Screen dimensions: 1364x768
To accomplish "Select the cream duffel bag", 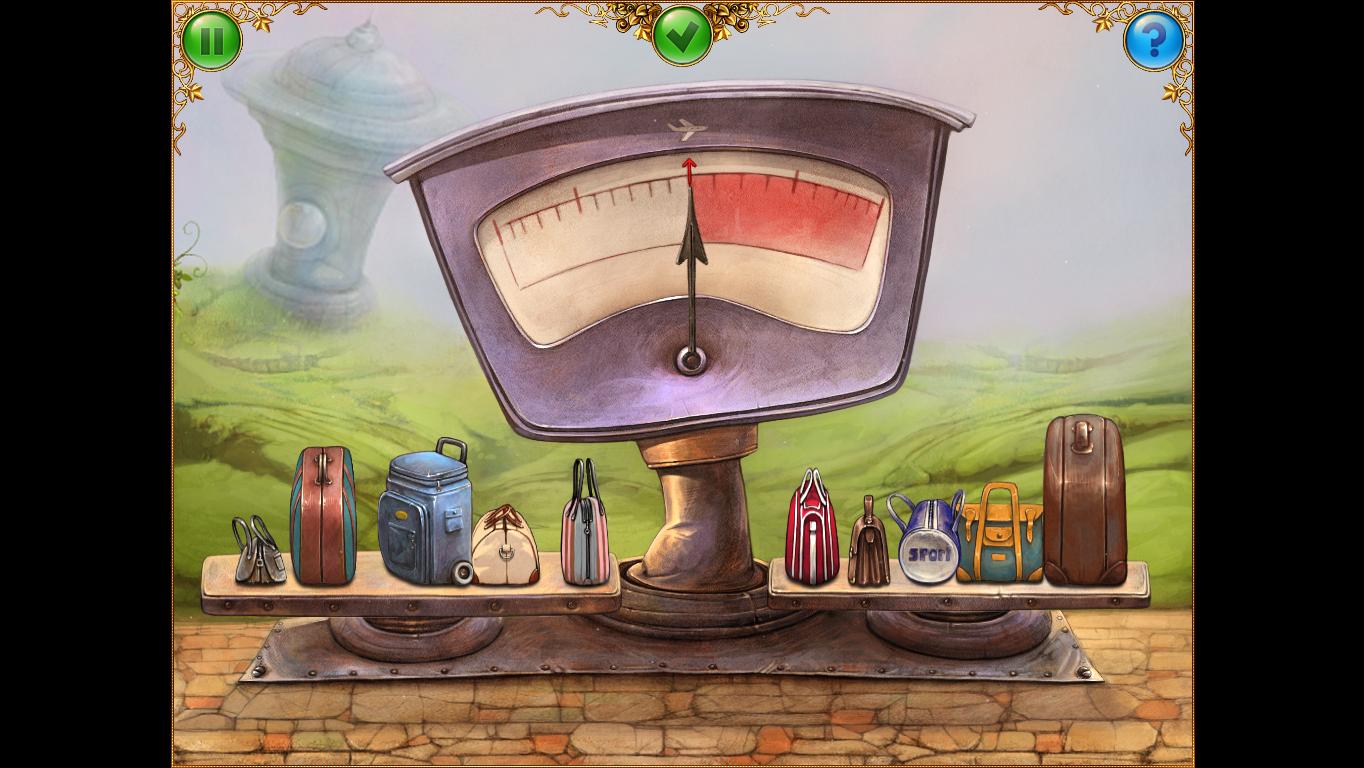I will tap(504, 548).
